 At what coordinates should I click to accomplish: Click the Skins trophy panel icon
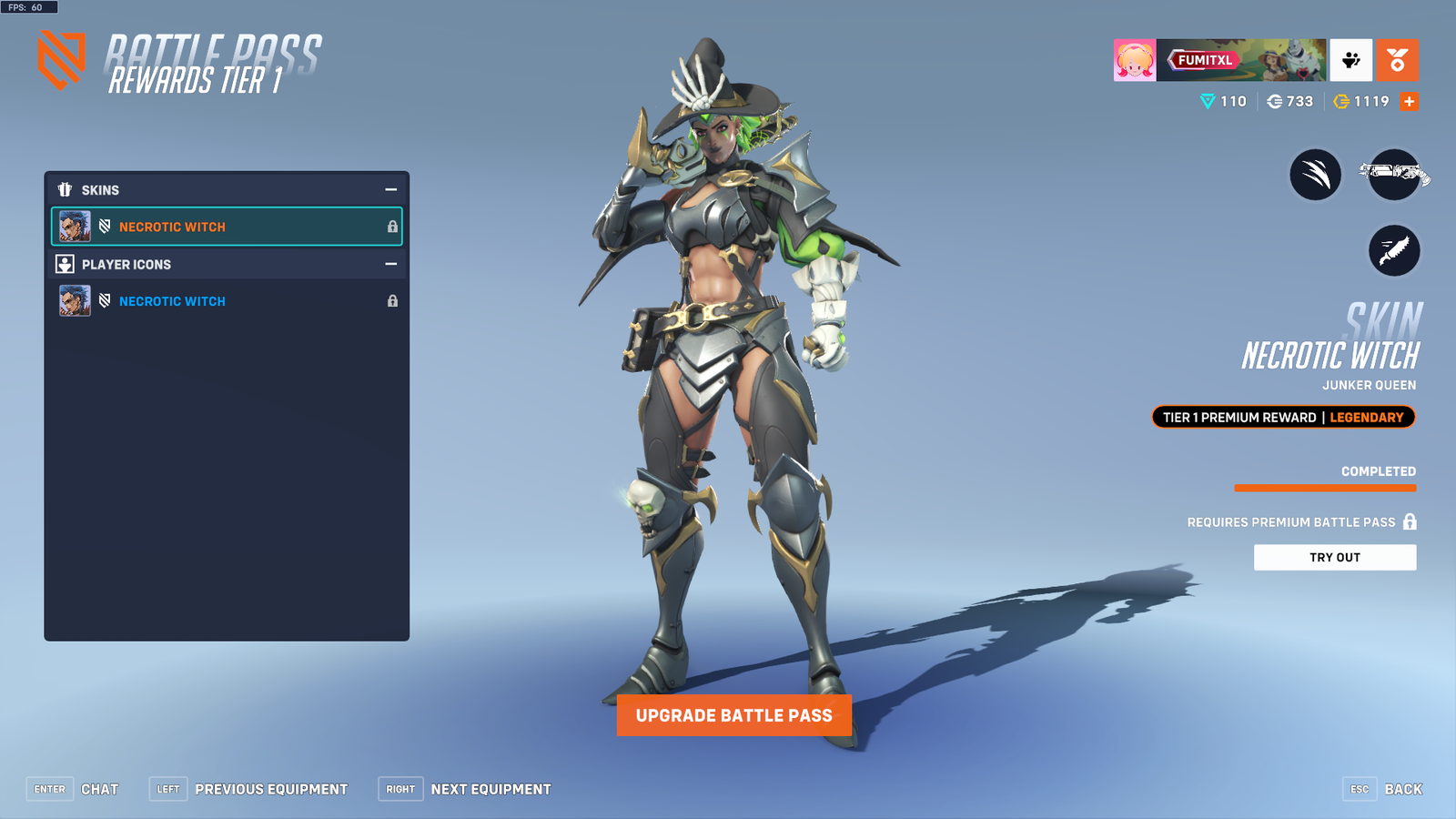pyautogui.click(x=65, y=189)
